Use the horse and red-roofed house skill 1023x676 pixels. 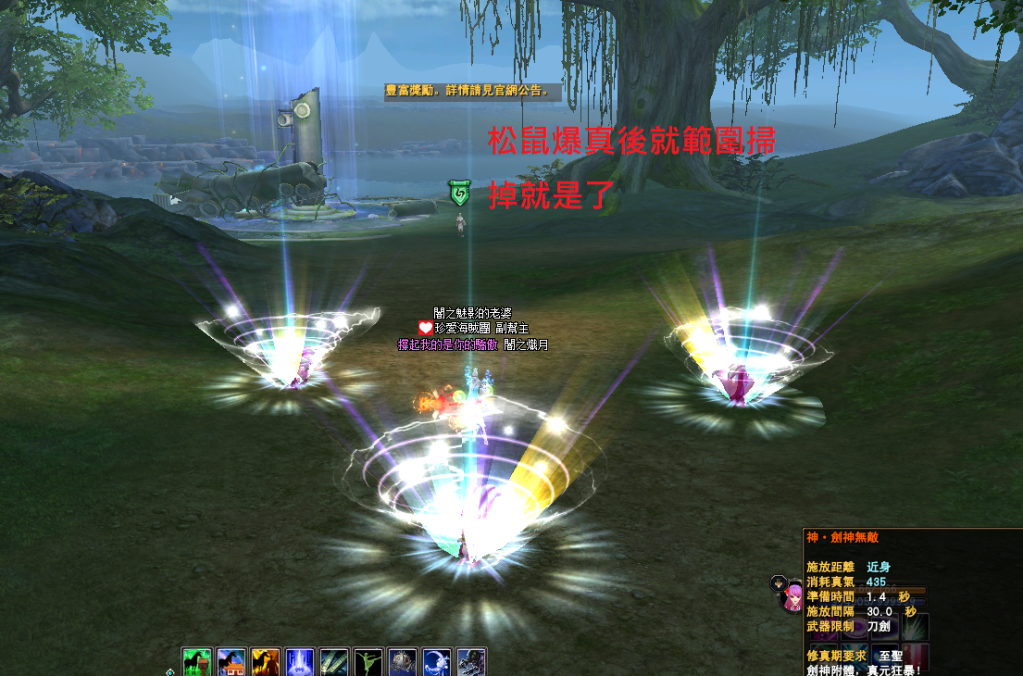pyautogui.click(x=232, y=662)
